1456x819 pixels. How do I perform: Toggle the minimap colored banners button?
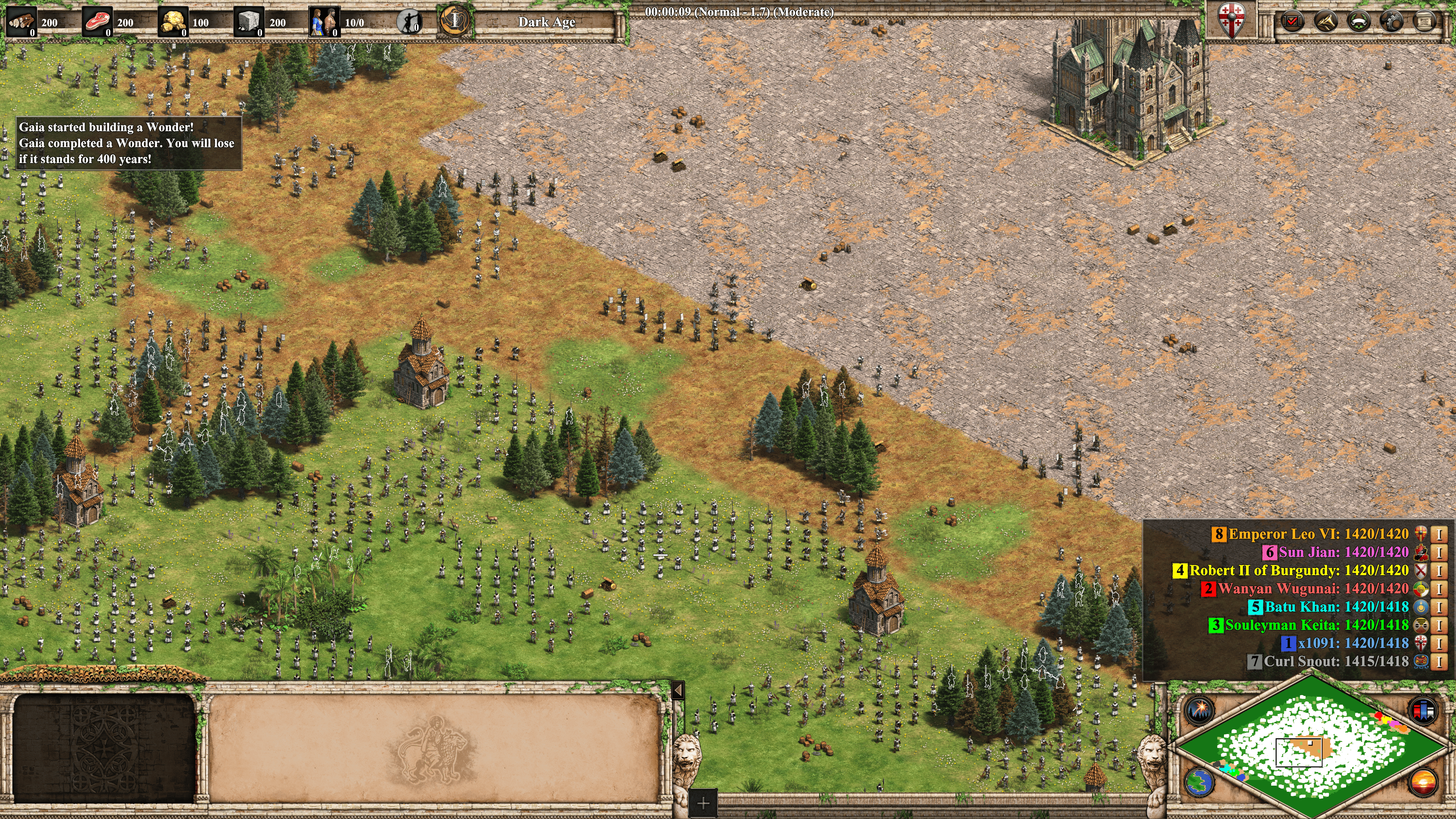tap(1423, 711)
